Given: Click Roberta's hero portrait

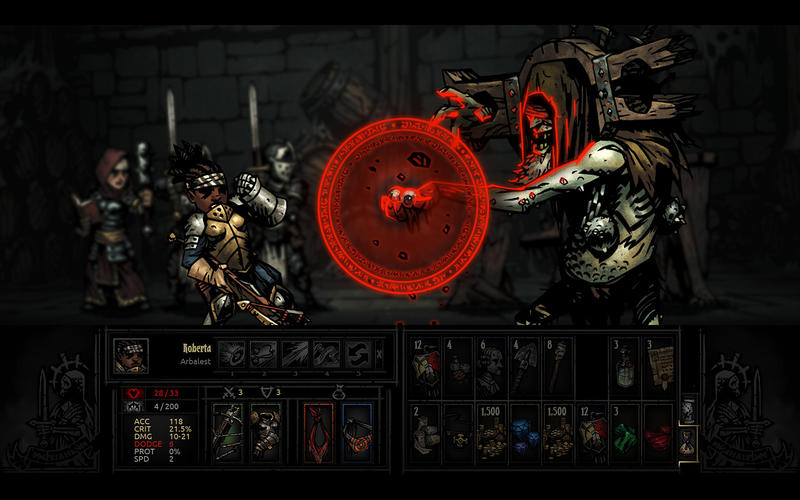Looking at the screenshot, I should pos(131,355).
